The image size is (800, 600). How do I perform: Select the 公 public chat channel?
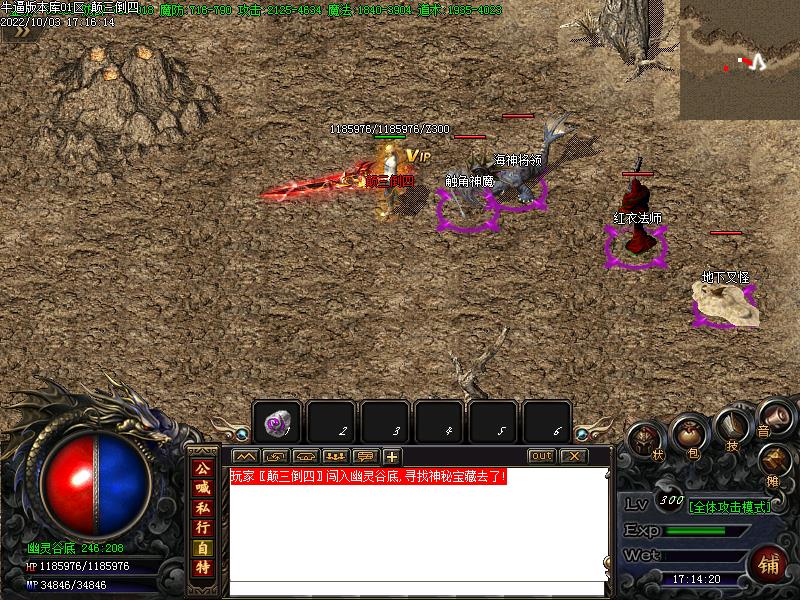[x=203, y=468]
